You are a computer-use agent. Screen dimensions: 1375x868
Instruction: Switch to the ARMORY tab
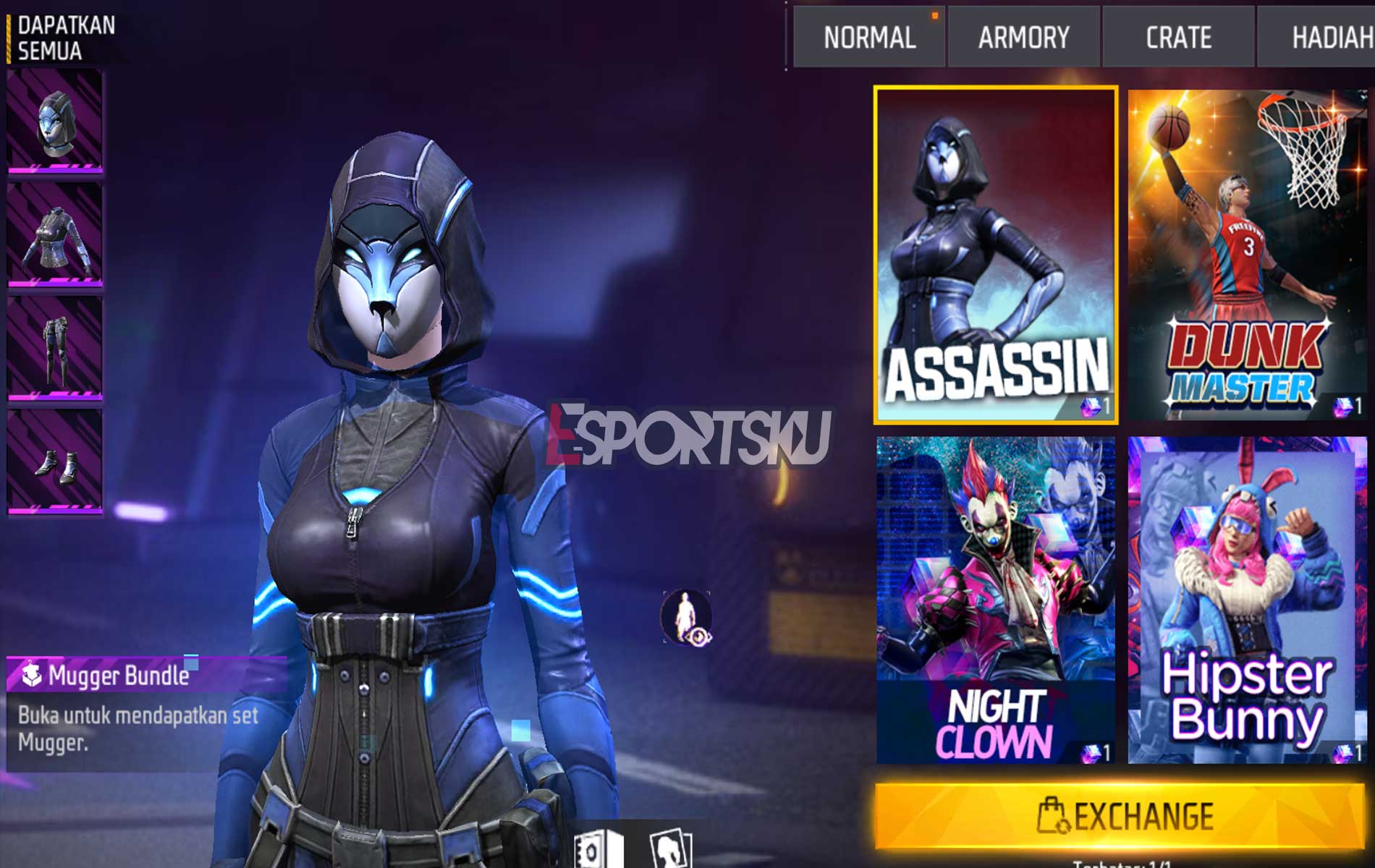[x=1023, y=38]
